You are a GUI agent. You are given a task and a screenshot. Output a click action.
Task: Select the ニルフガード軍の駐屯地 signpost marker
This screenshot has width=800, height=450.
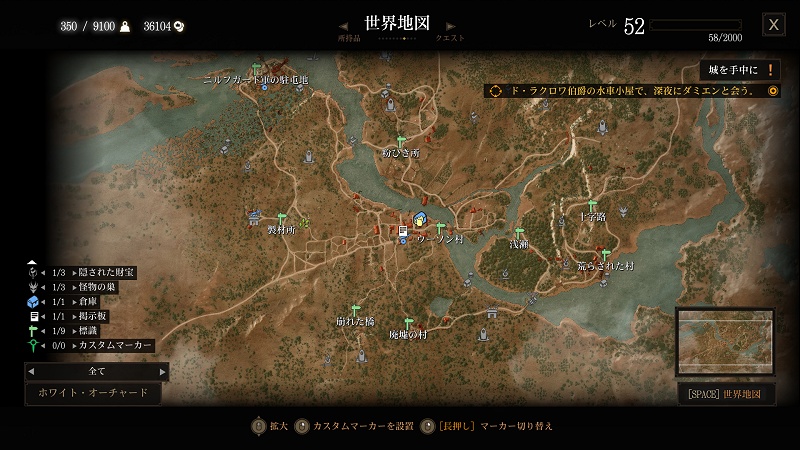pyautogui.click(x=256, y=69)
